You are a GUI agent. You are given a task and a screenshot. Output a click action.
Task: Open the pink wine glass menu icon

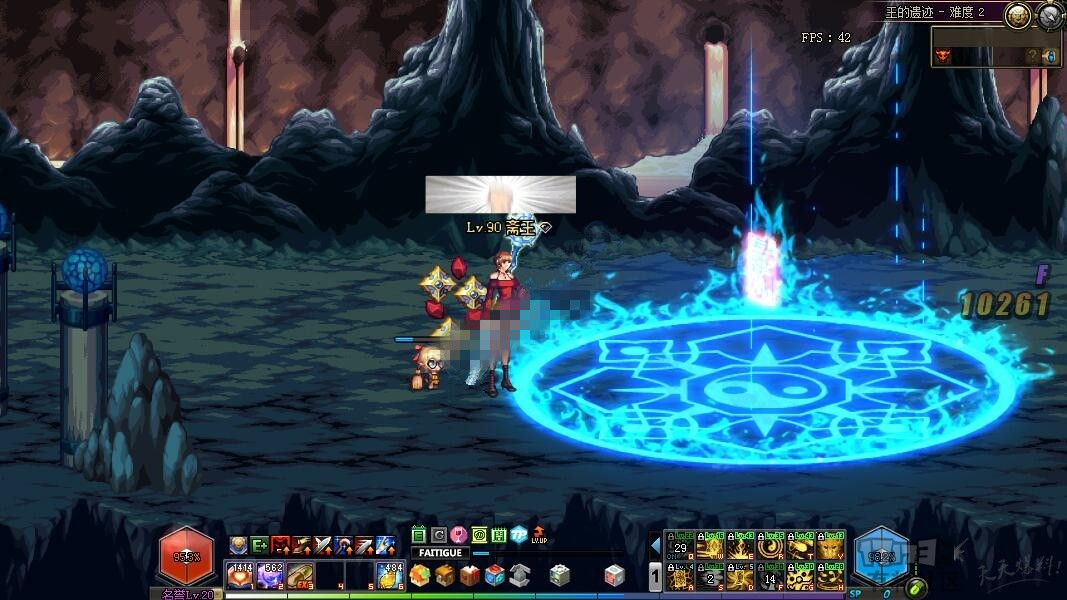(458, 535)
